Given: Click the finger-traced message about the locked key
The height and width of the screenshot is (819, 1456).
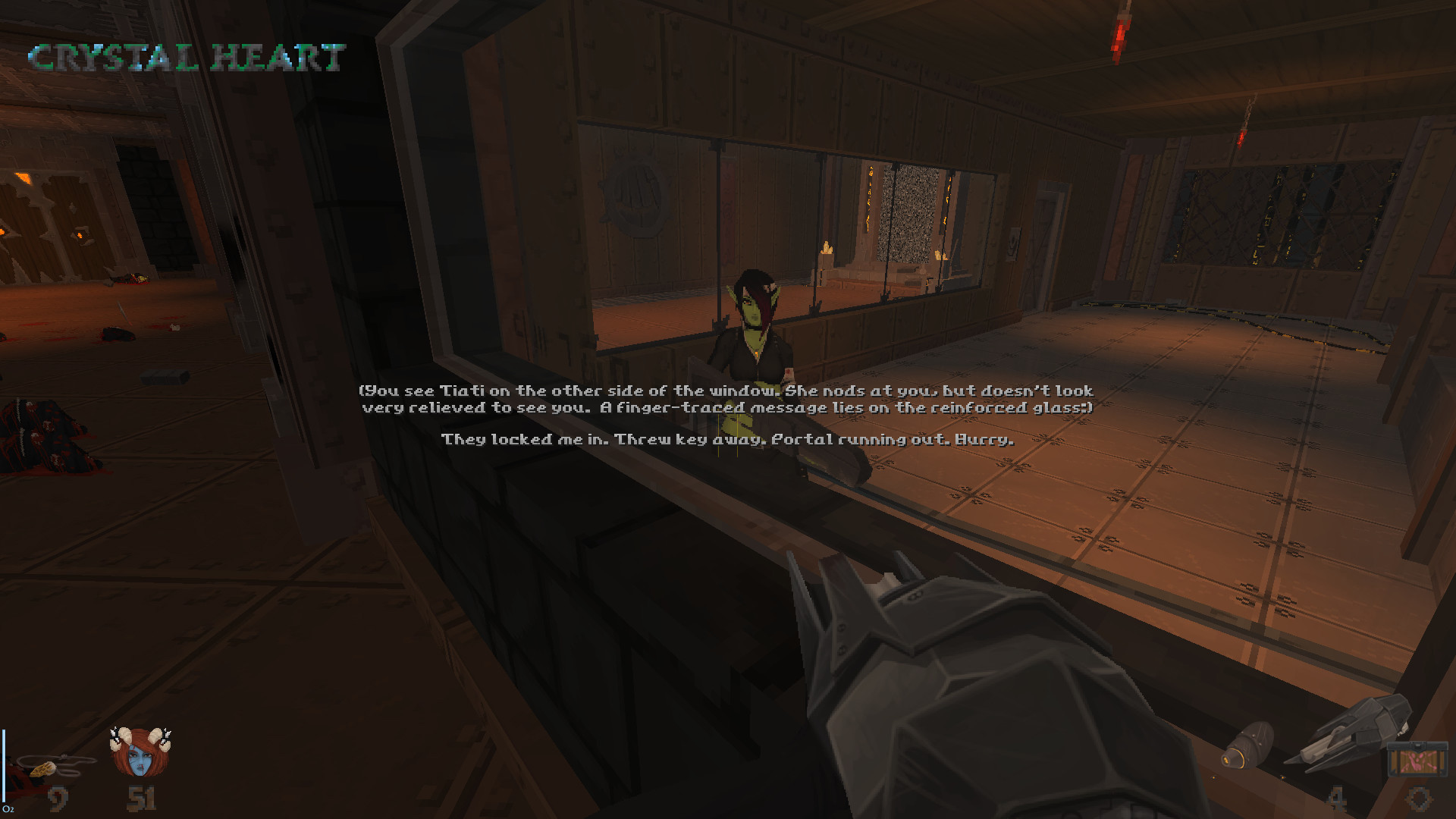Looking at the screenshot, I should coord(726,438).
